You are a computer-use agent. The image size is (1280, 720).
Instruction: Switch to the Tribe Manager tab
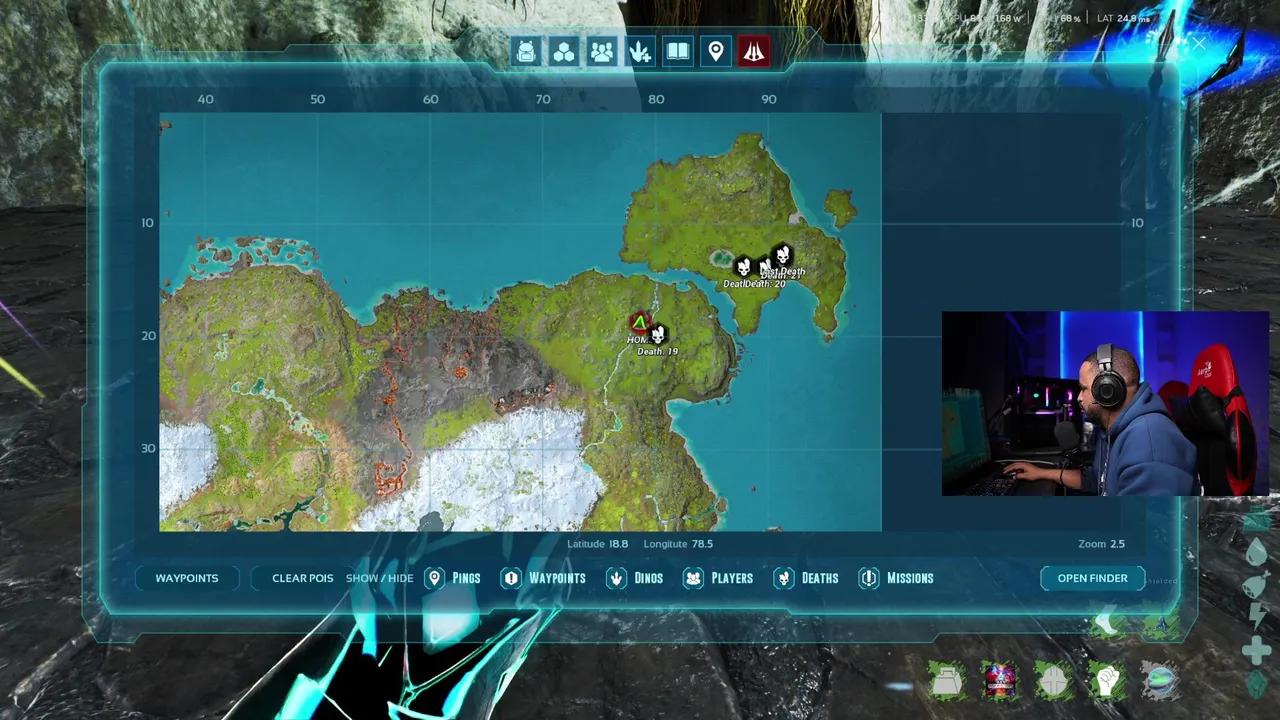[601, 51]
